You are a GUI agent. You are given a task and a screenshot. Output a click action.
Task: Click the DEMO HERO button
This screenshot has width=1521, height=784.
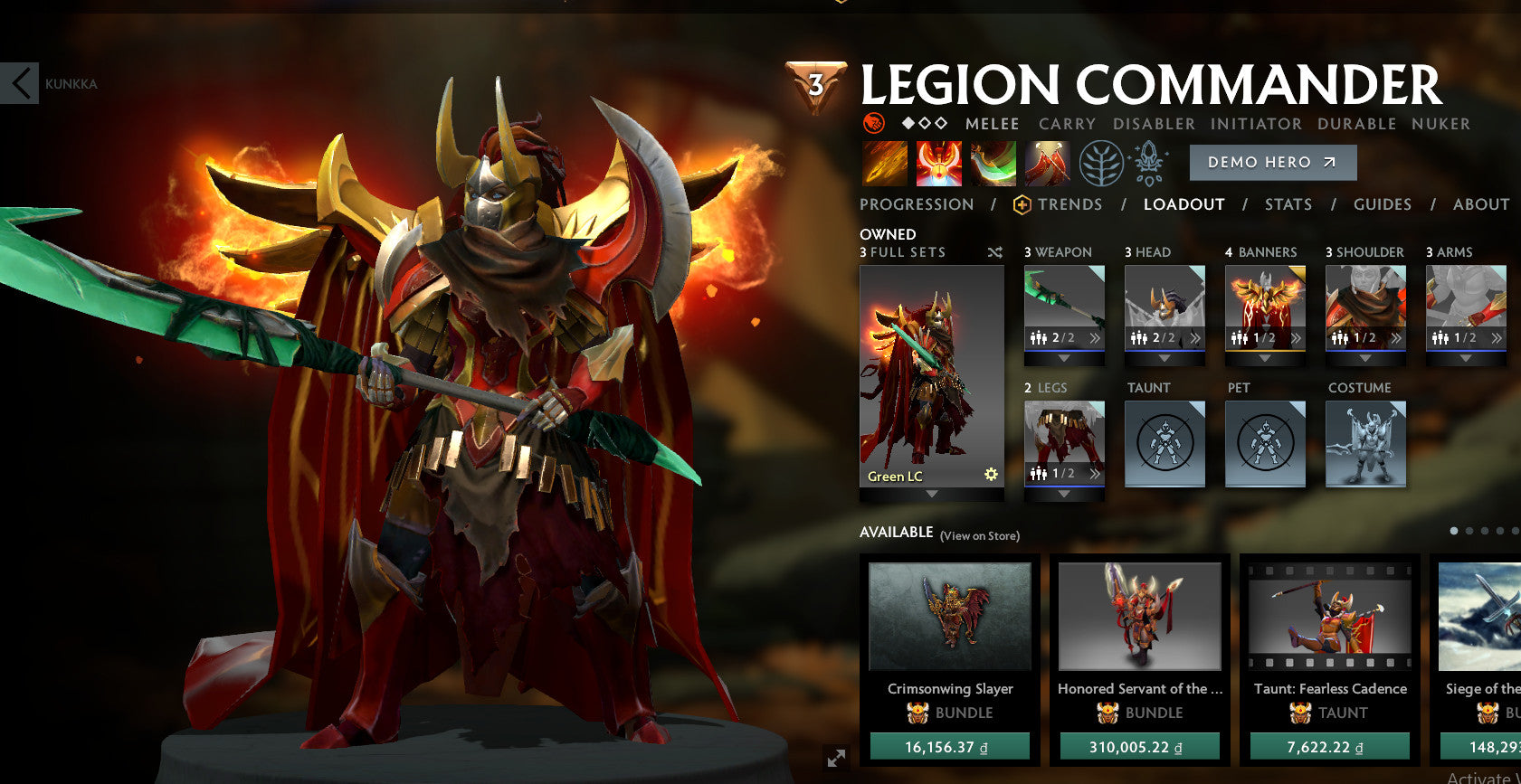click(x=1272, y=162)
